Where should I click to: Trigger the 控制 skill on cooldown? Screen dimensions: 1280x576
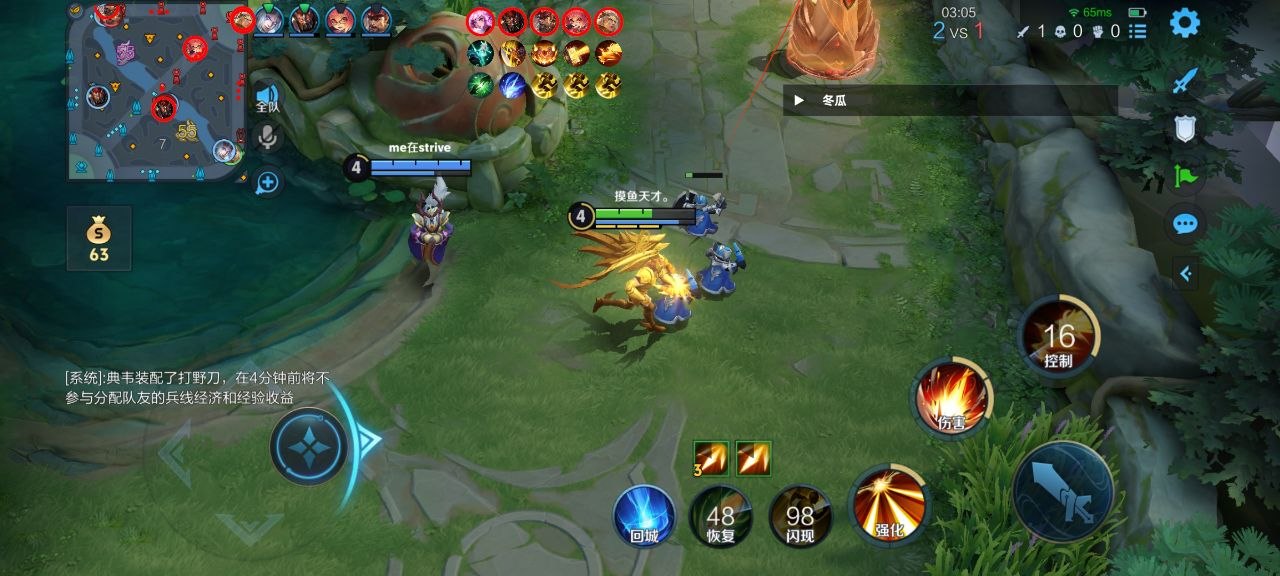pos(1059,338)
